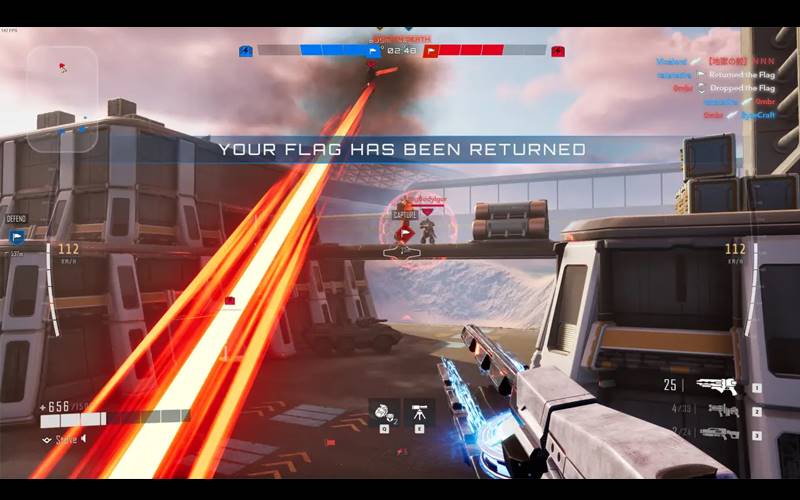Select the "Returned the Flag" feed entry

point(741,75)
